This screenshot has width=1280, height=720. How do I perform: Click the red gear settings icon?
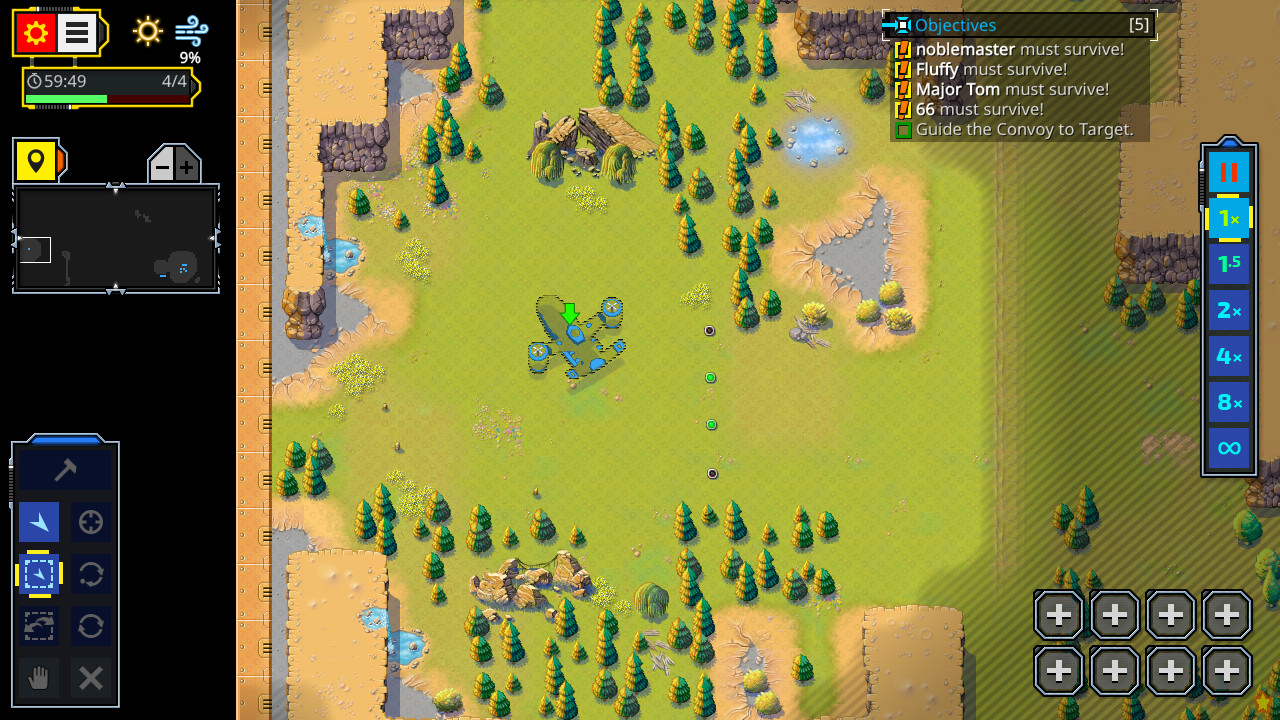[34, 31]
